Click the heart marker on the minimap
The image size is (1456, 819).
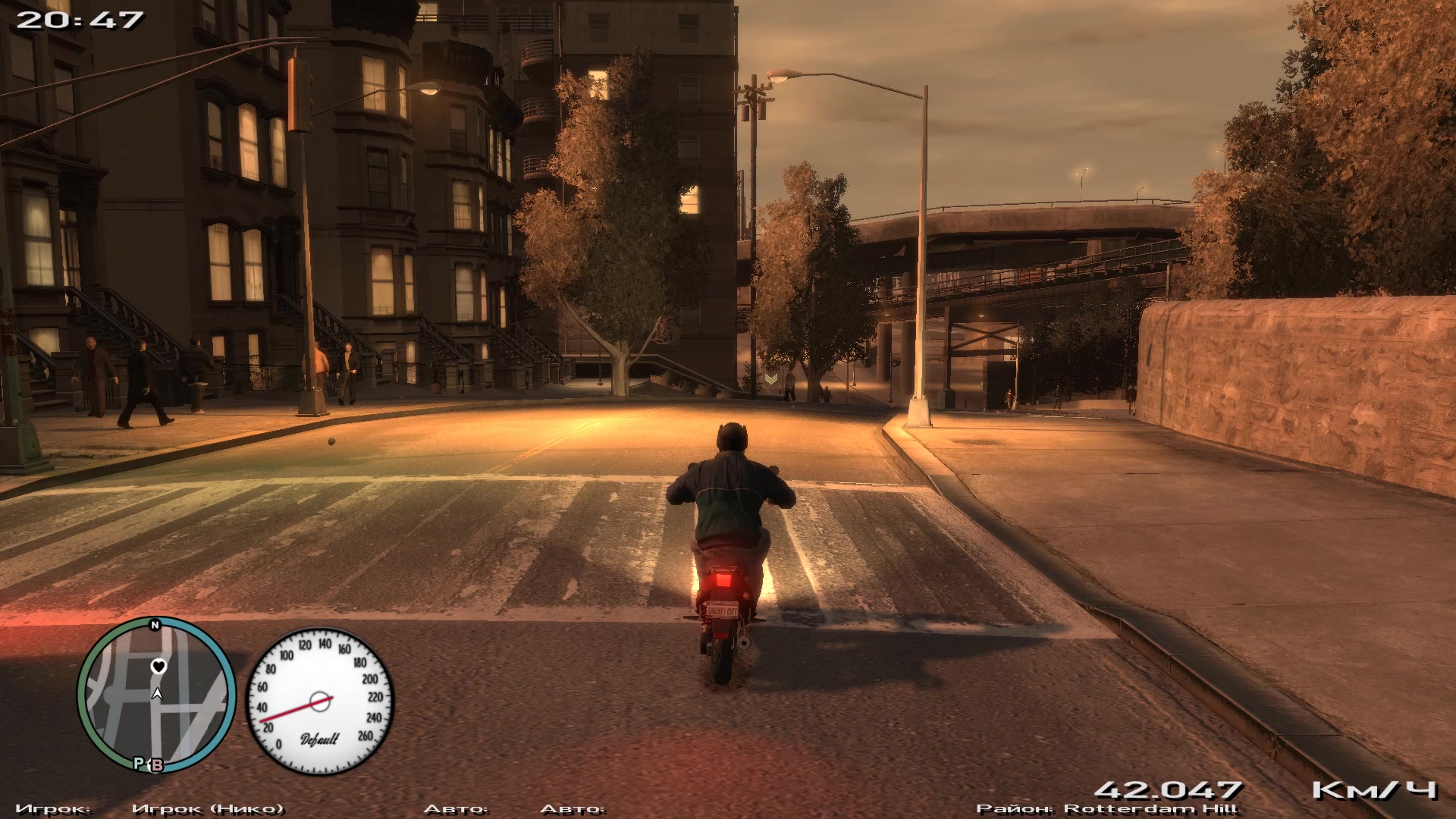158,667
